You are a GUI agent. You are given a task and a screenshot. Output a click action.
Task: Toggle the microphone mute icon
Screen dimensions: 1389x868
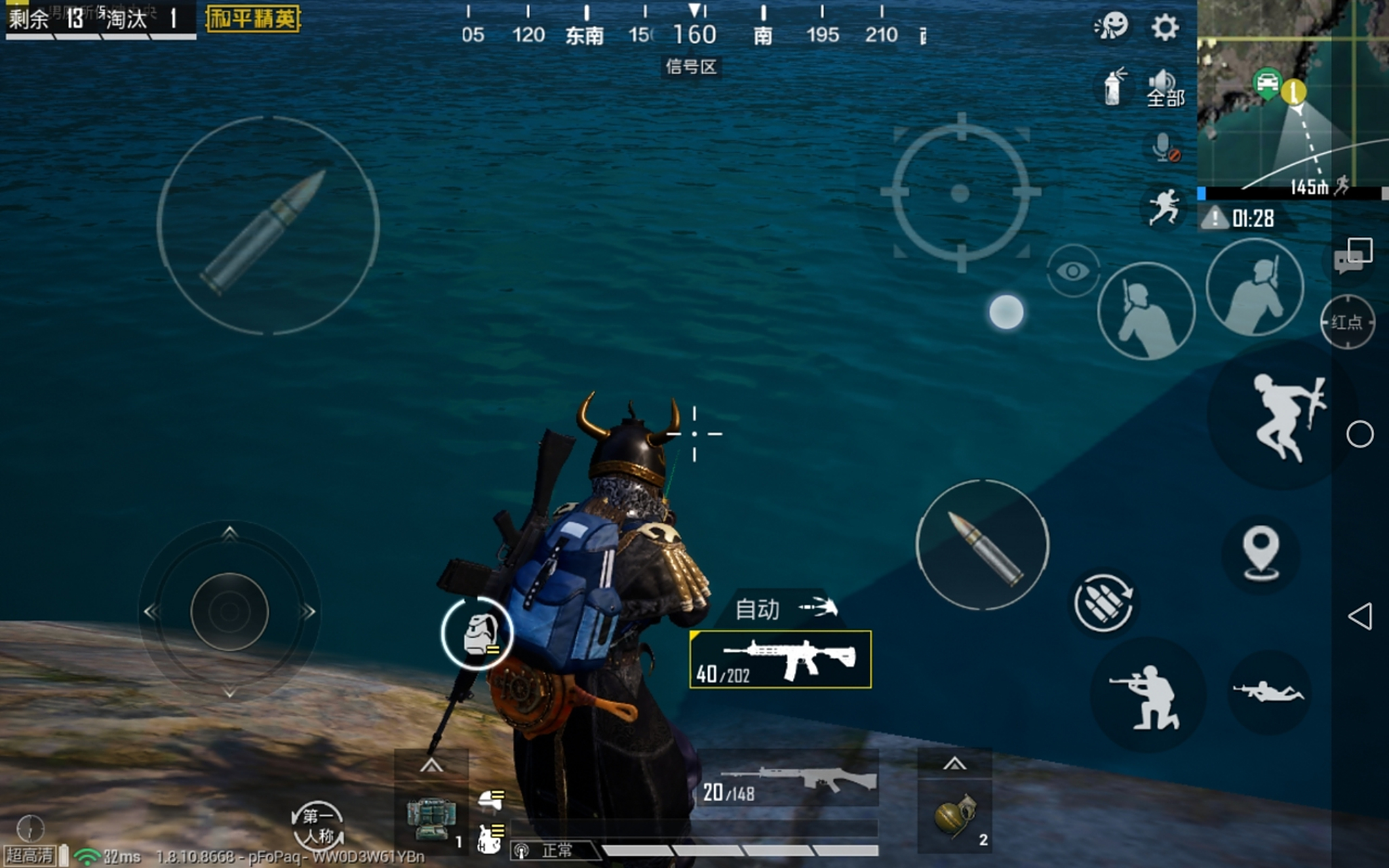(x=1165, y=147)
